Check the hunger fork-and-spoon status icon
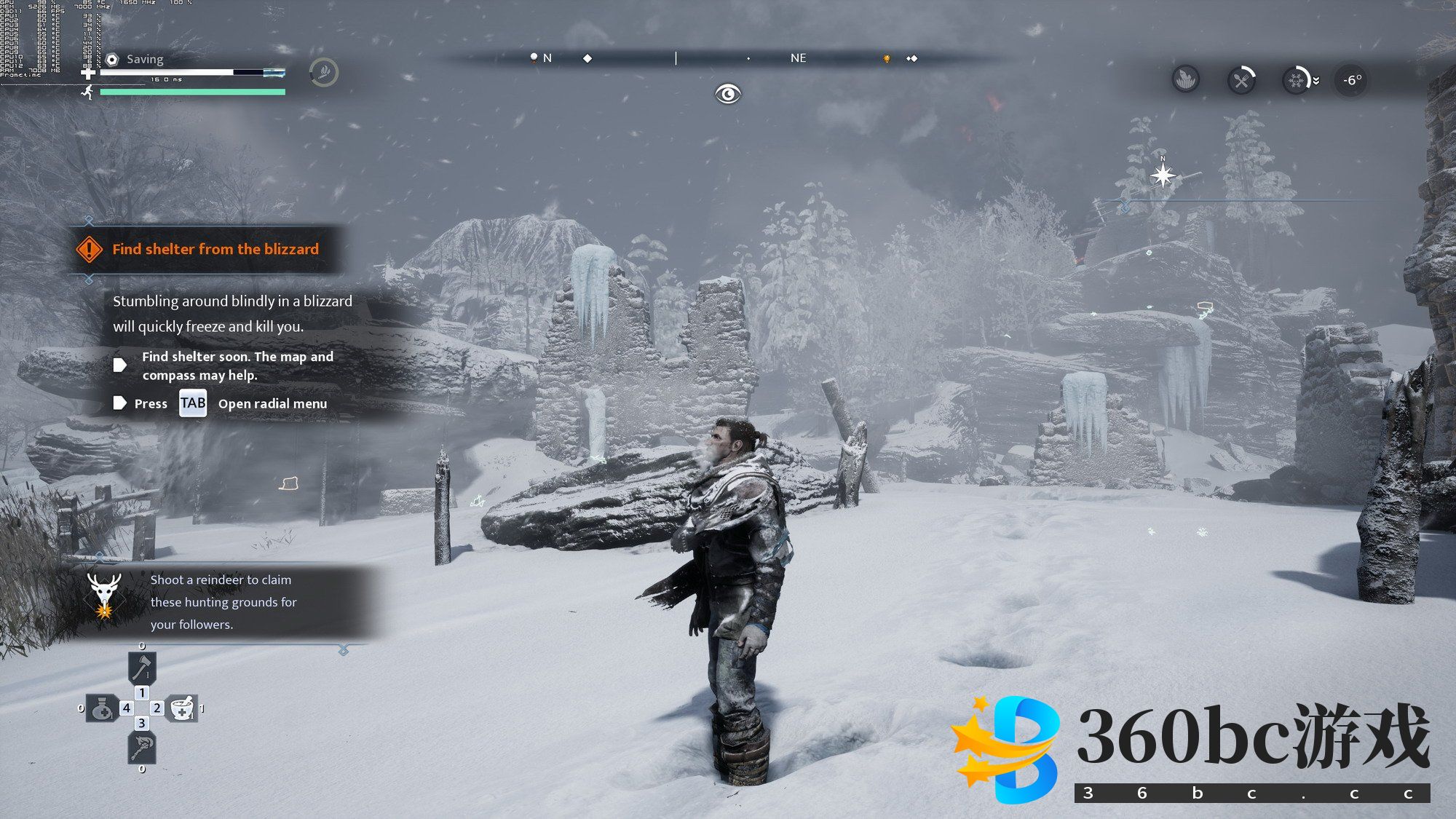 (x=1241, y=80)
